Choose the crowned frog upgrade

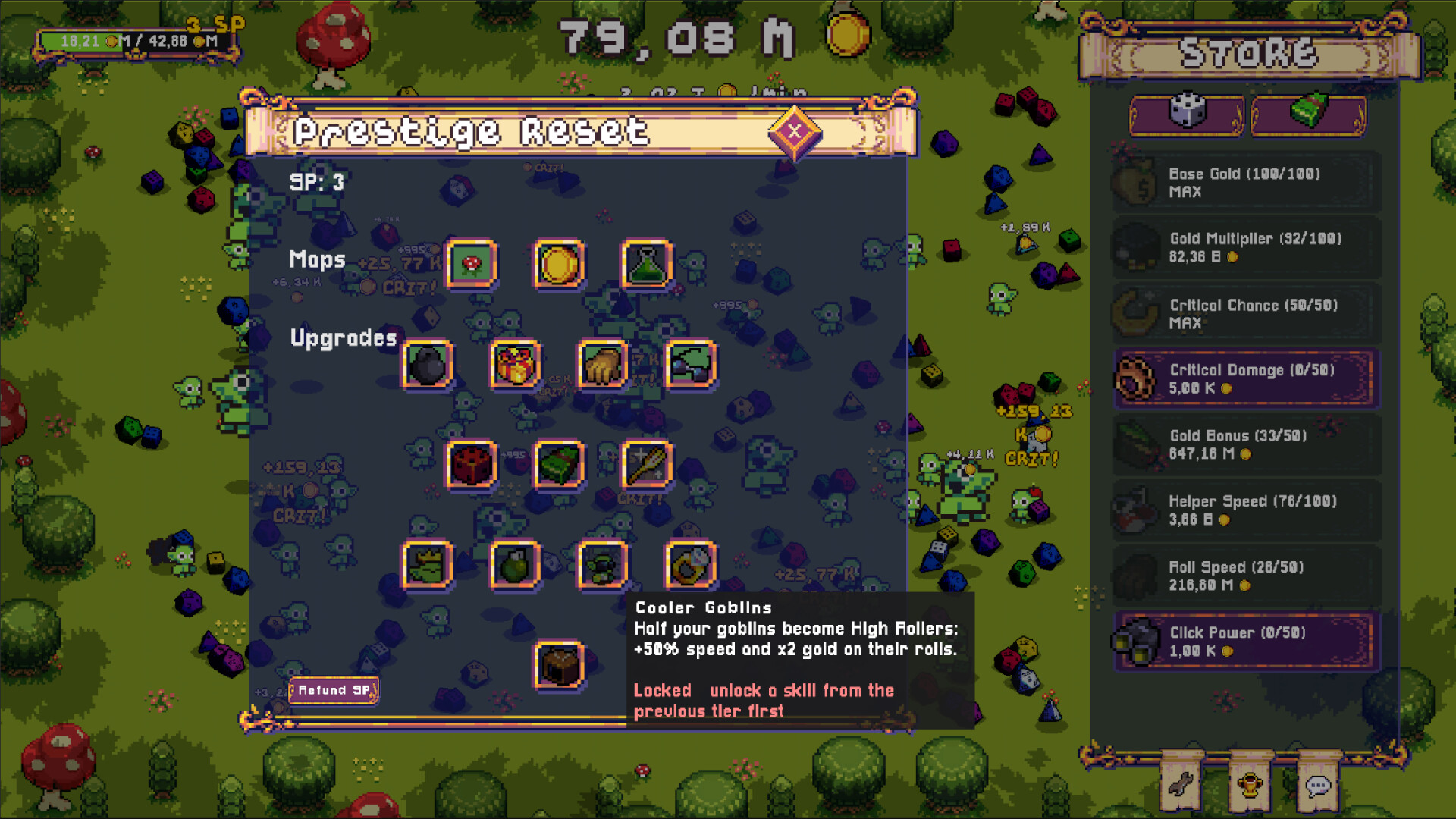tap(428, 564)
